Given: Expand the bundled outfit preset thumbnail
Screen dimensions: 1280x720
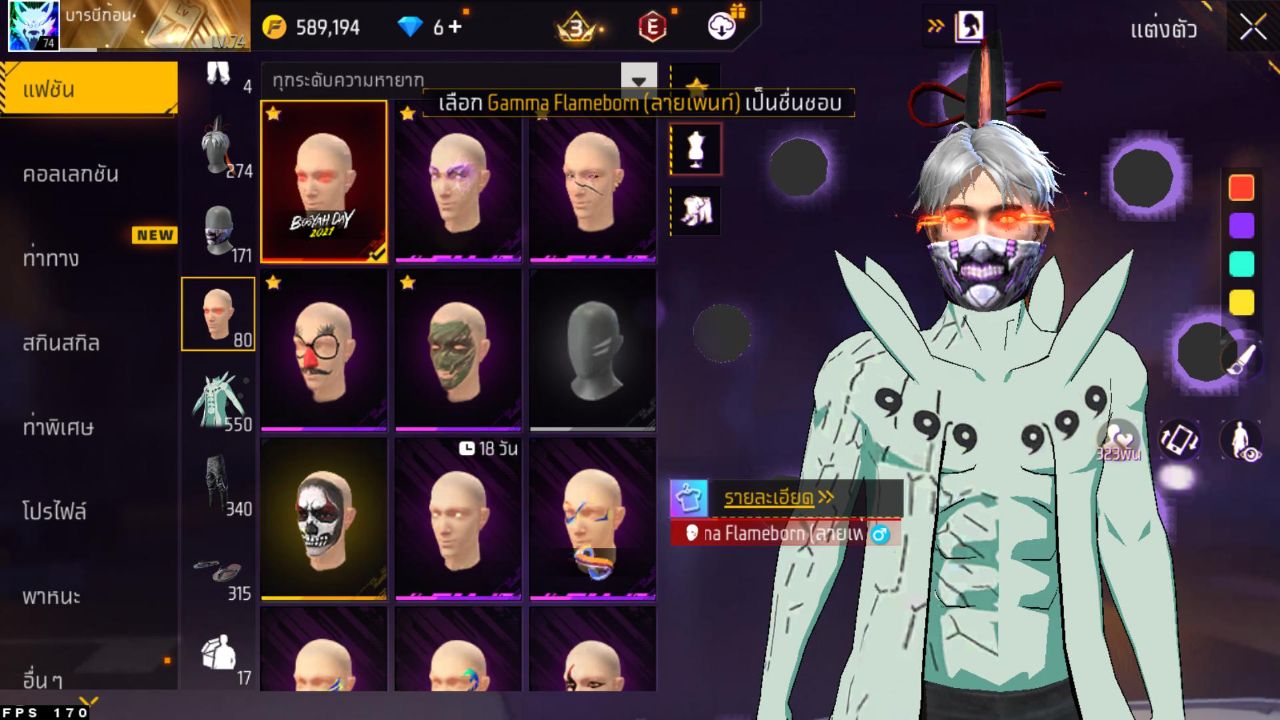Looking at the screenshot, I should tap(694, 213).
